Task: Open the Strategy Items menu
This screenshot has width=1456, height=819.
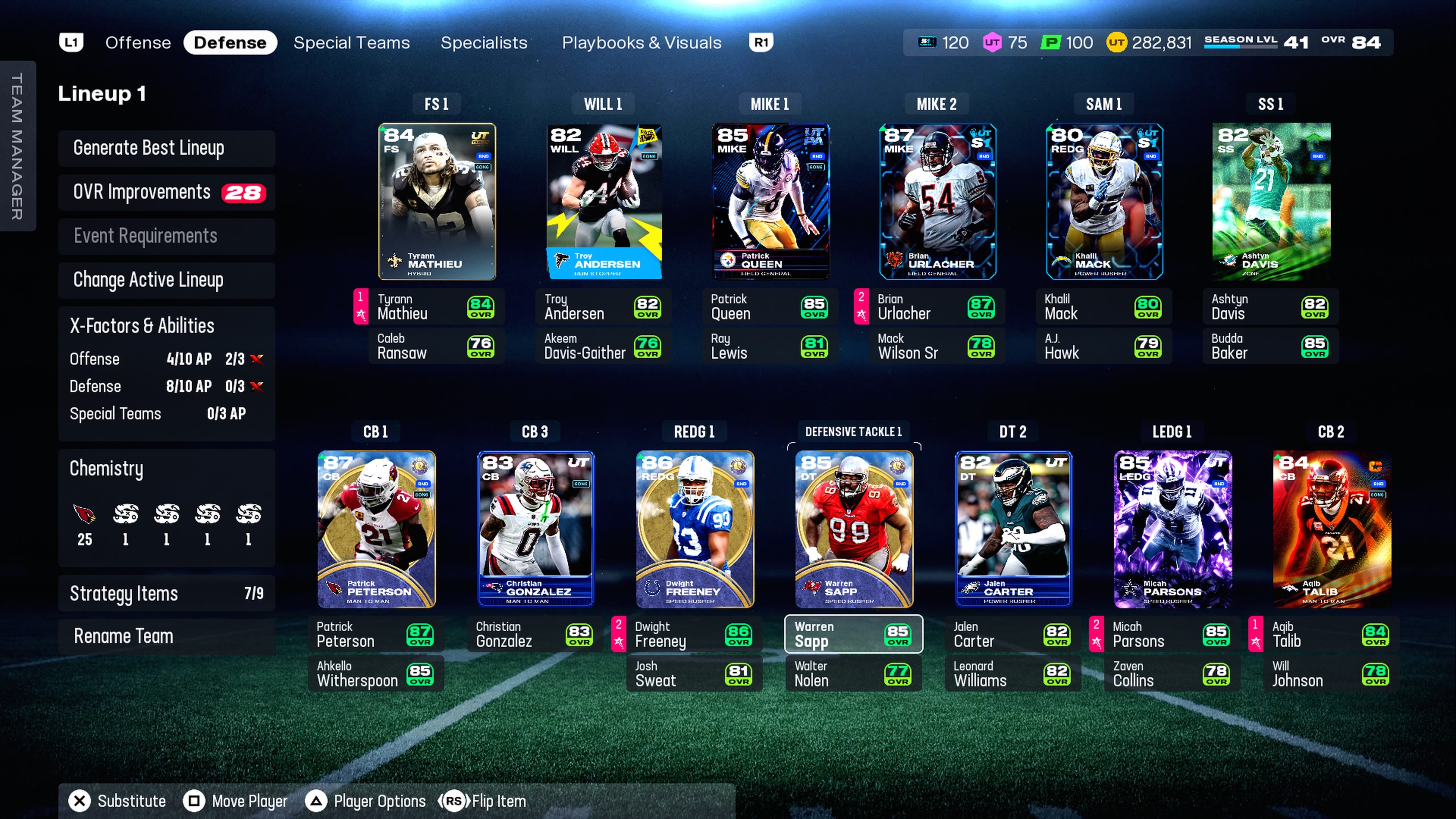Action: 166,593
